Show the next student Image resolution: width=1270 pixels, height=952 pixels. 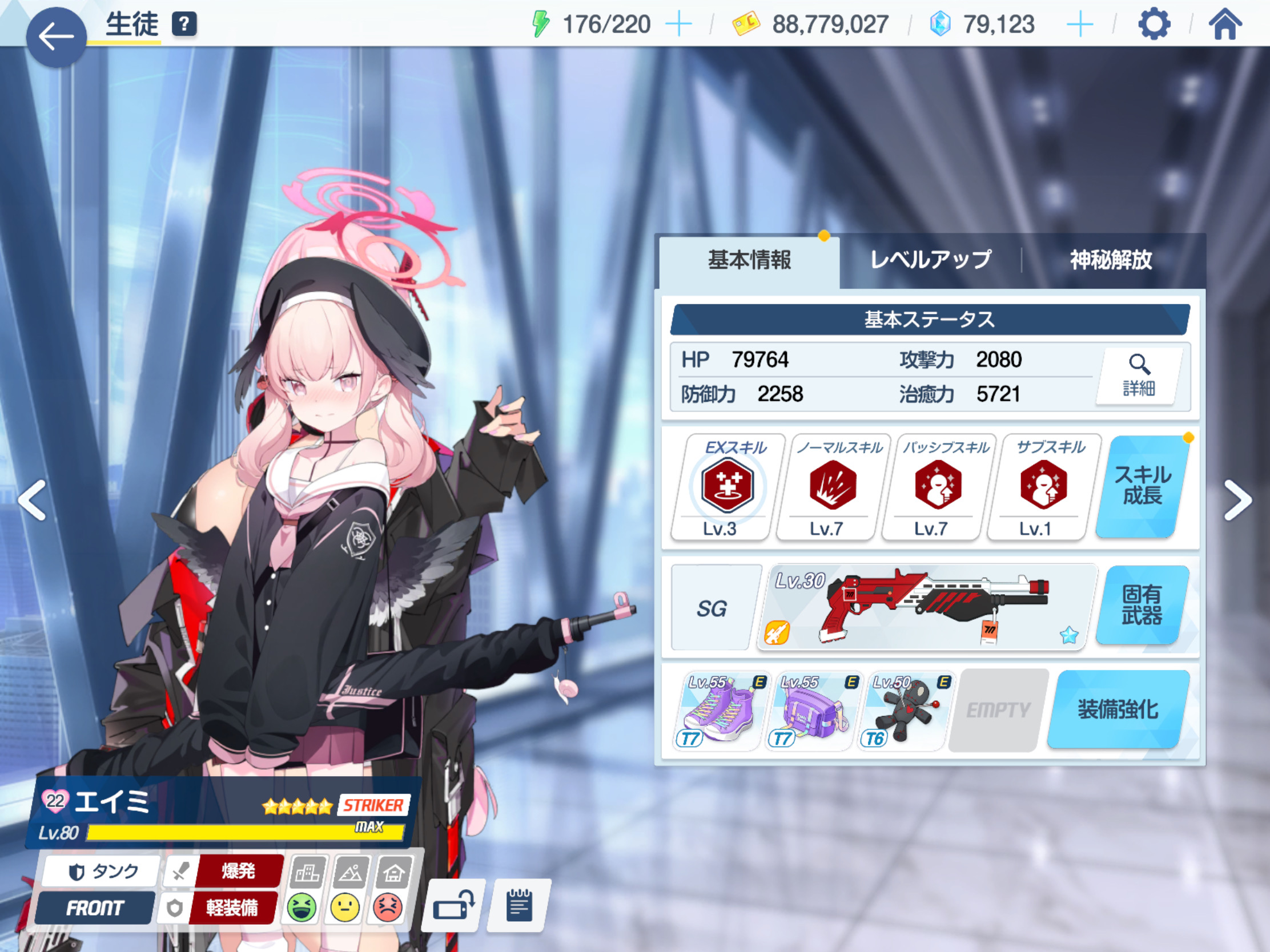[1237, 501]
